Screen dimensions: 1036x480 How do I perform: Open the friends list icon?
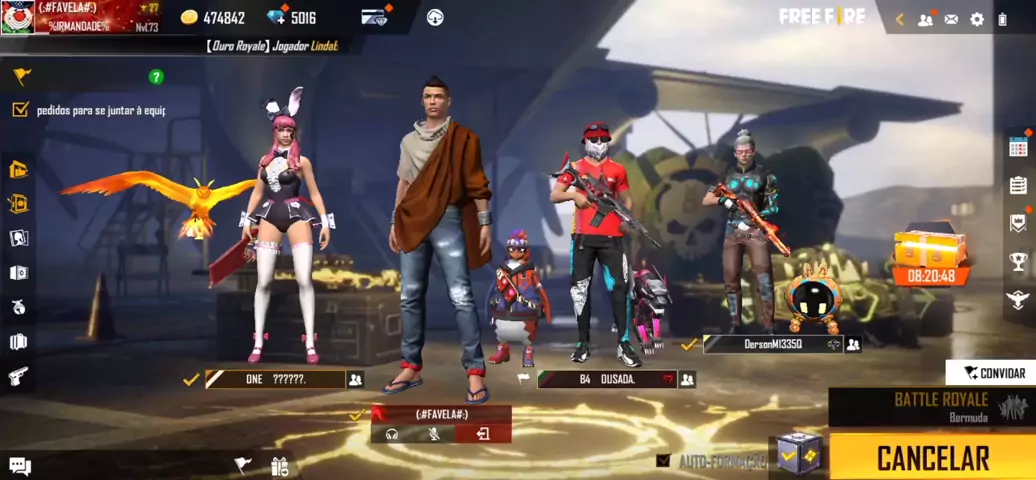925,19
